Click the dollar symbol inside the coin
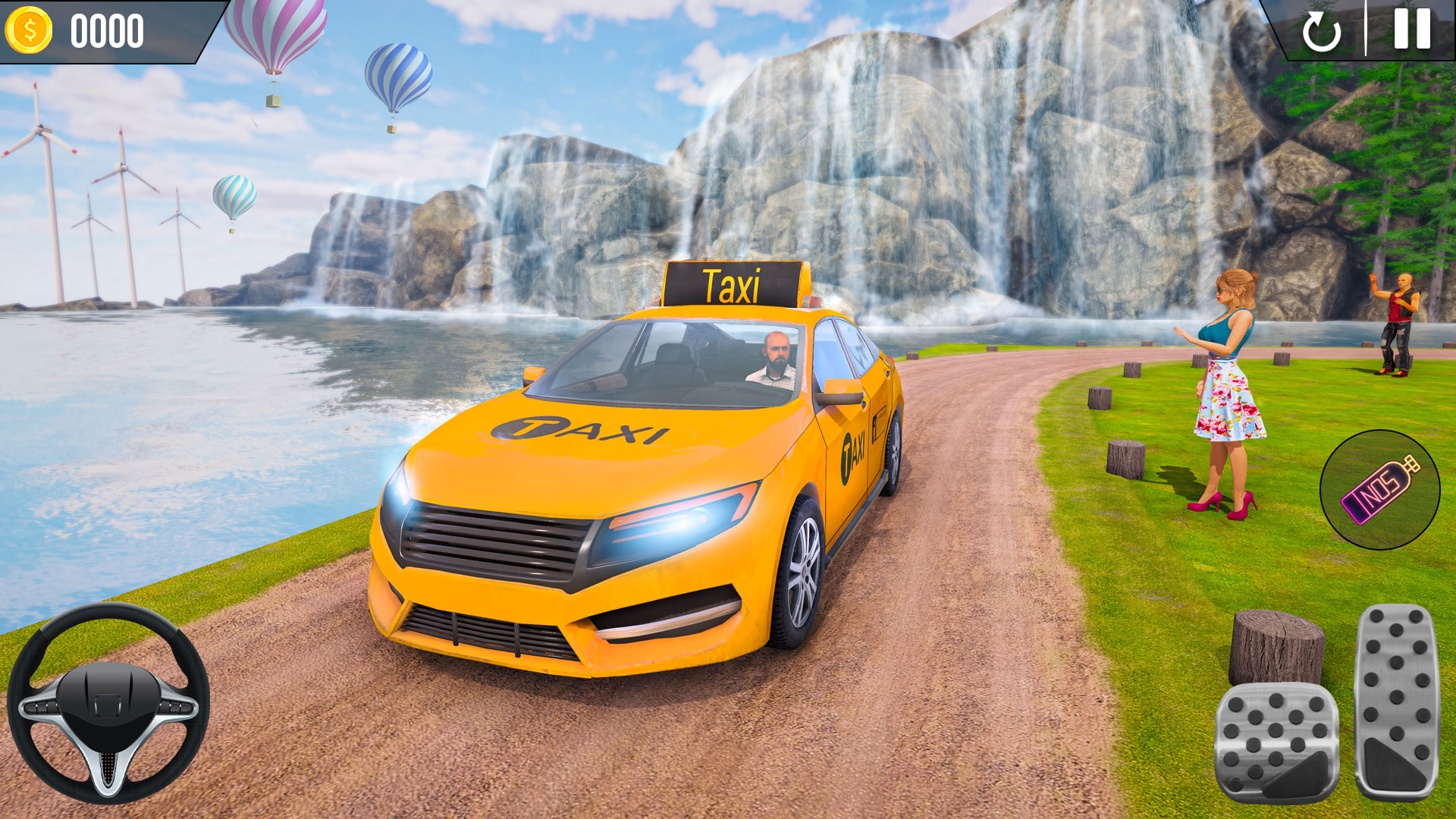The width and height of the screenshot is (1456, 819). [x=29, y=30]
